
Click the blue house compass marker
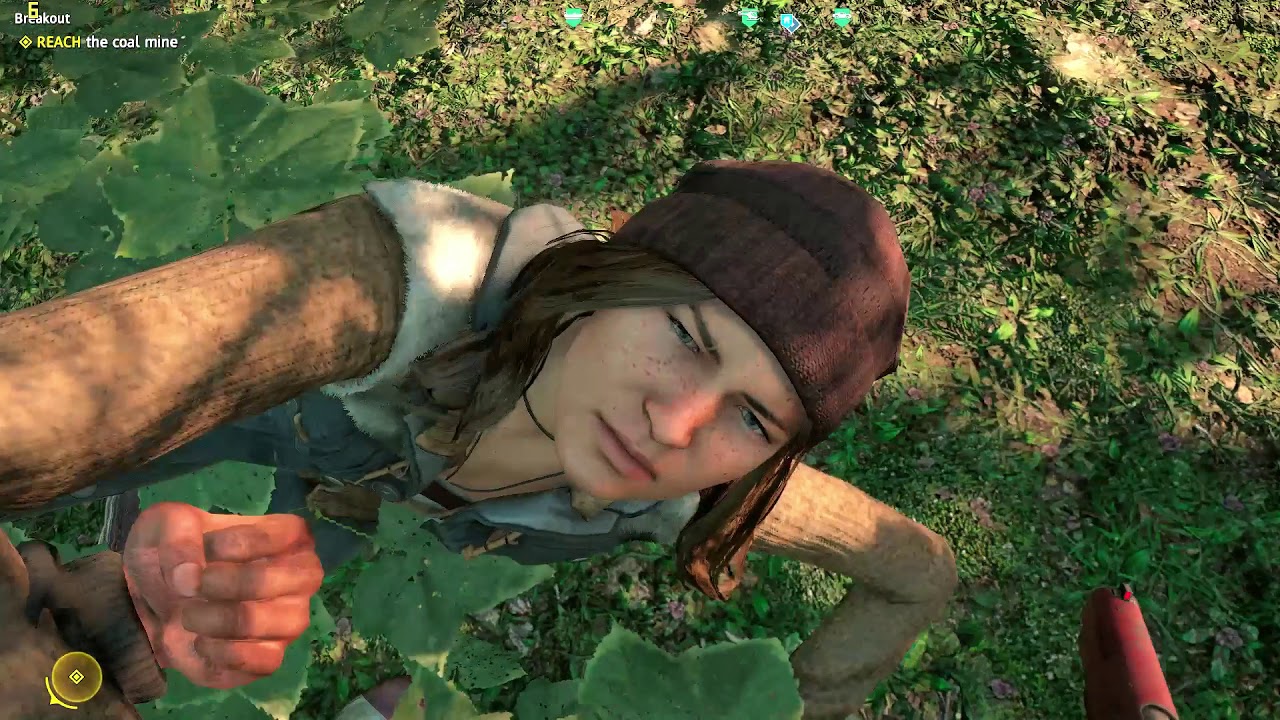(789, 21)
